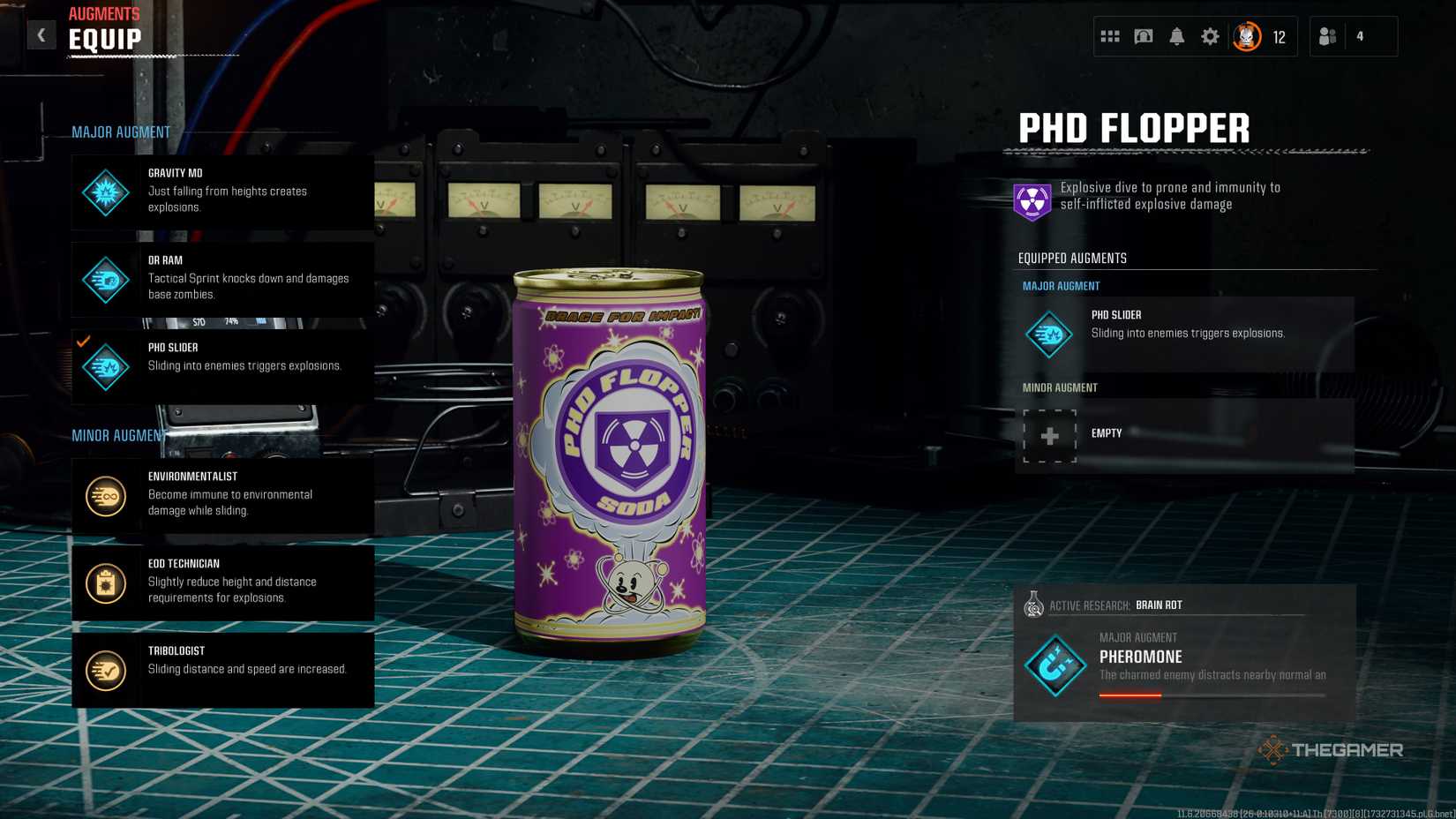Image resolution: width=1456 pixels, height=819 pixels.
Task: Select the EQUIP header tab
Action: (x=103, y=39)
